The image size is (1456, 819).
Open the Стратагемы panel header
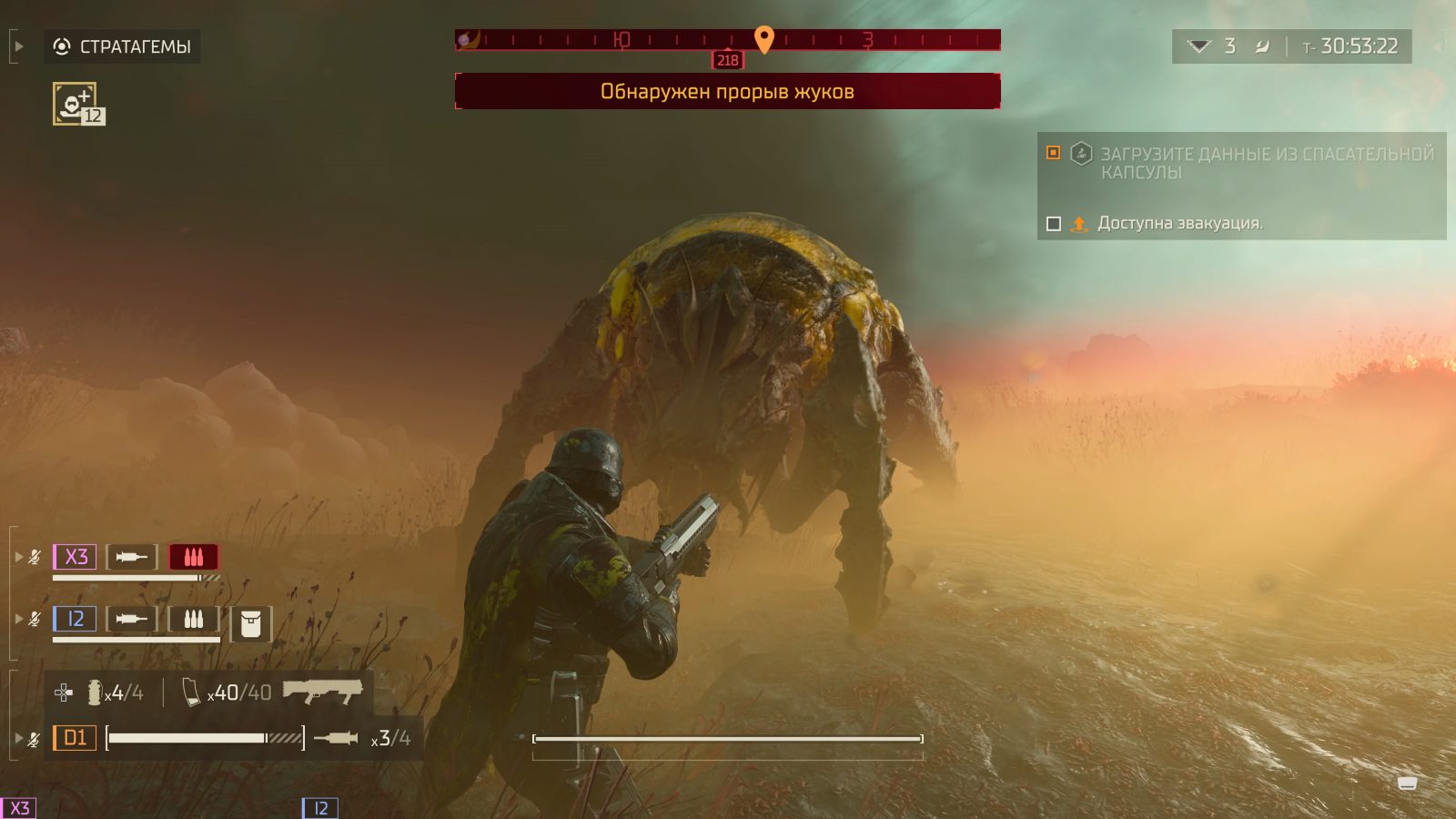coord(122,46)
